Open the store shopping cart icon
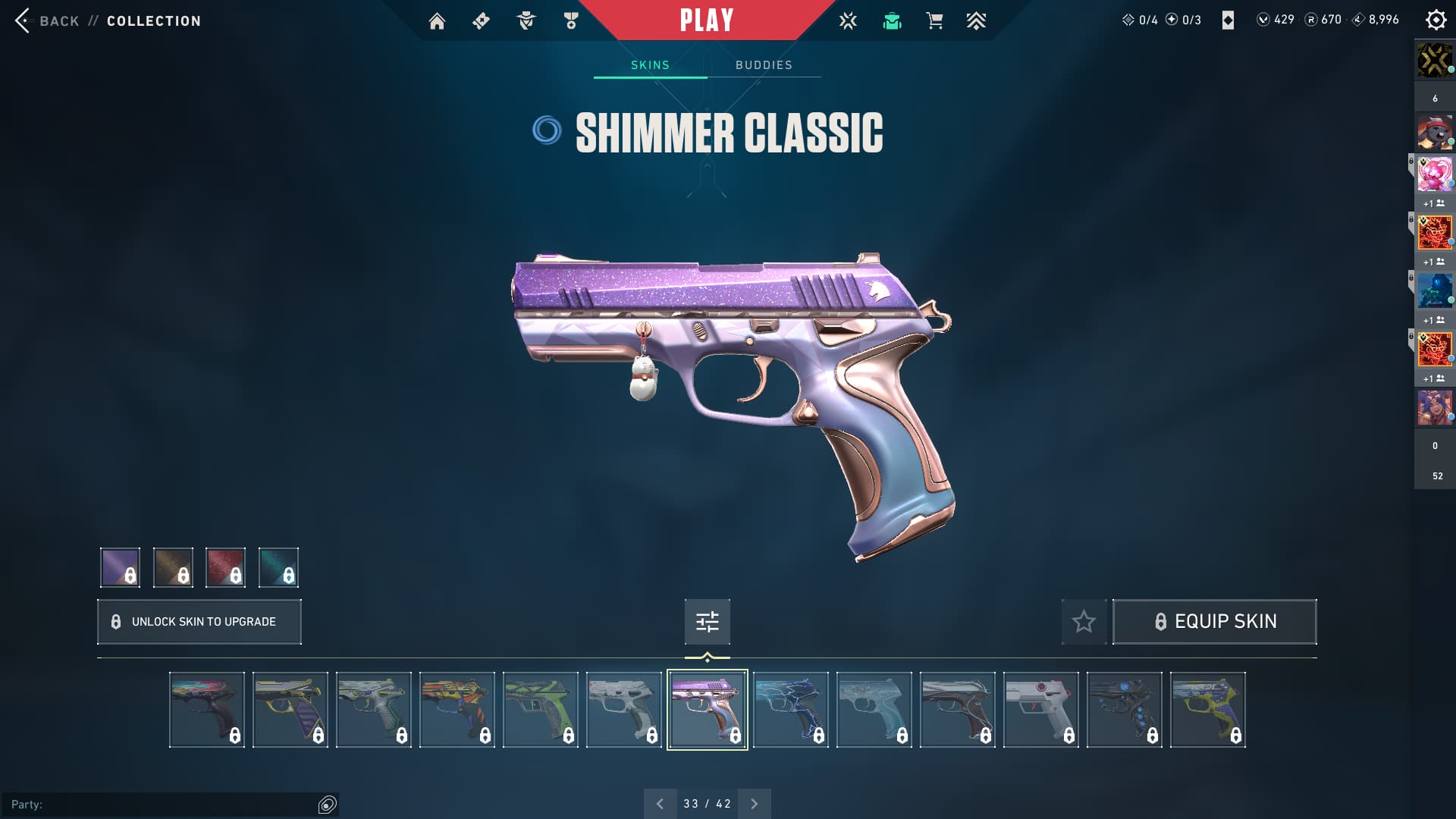This screenshot has height=819, width=1456. pos(934,21)
